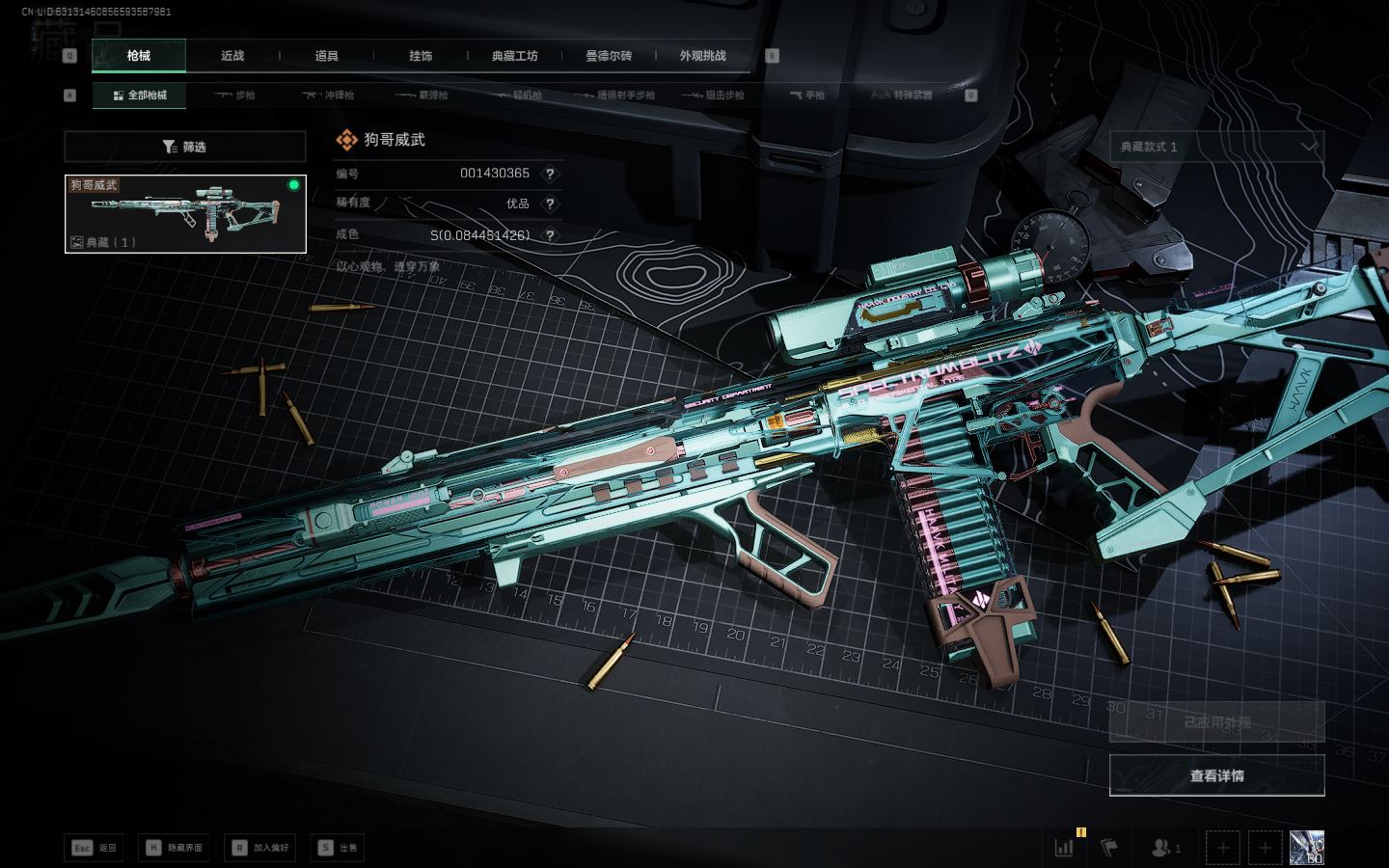Screen dimensions: 1389x868
Task: Click the help icon beside 稀有度
Action: pyautogui.click(x=550, y=203)
